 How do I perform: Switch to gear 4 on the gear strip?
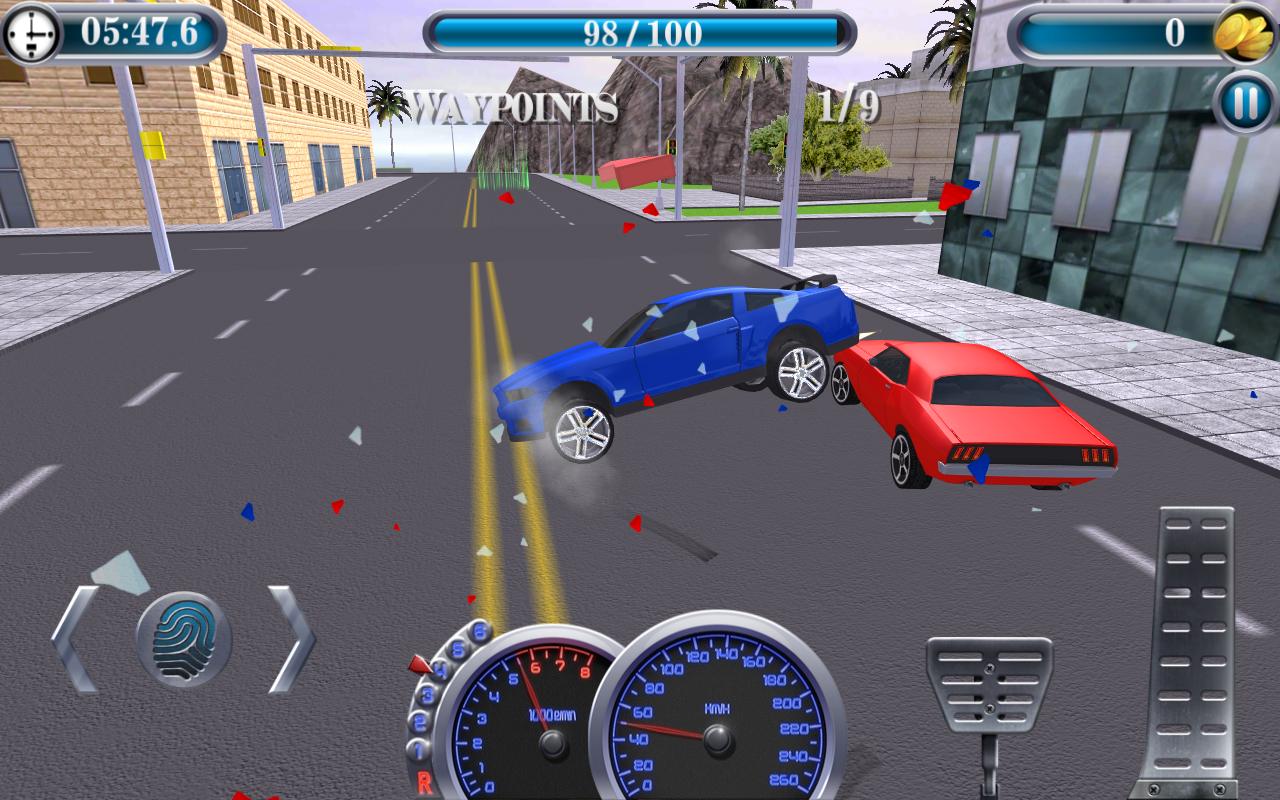(439, 668)
